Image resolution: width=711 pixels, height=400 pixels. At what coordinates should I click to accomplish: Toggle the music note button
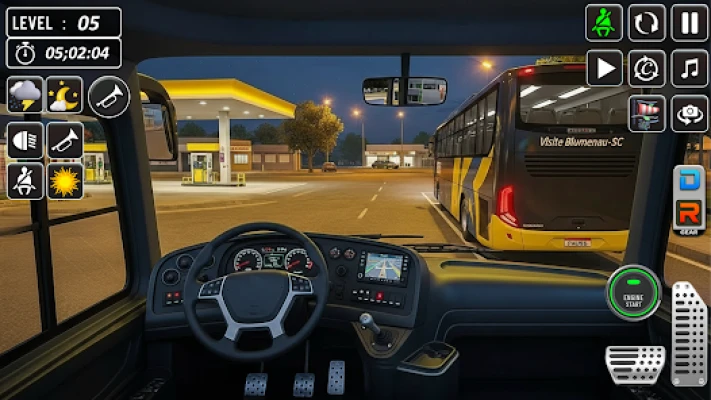pos(689,68)
